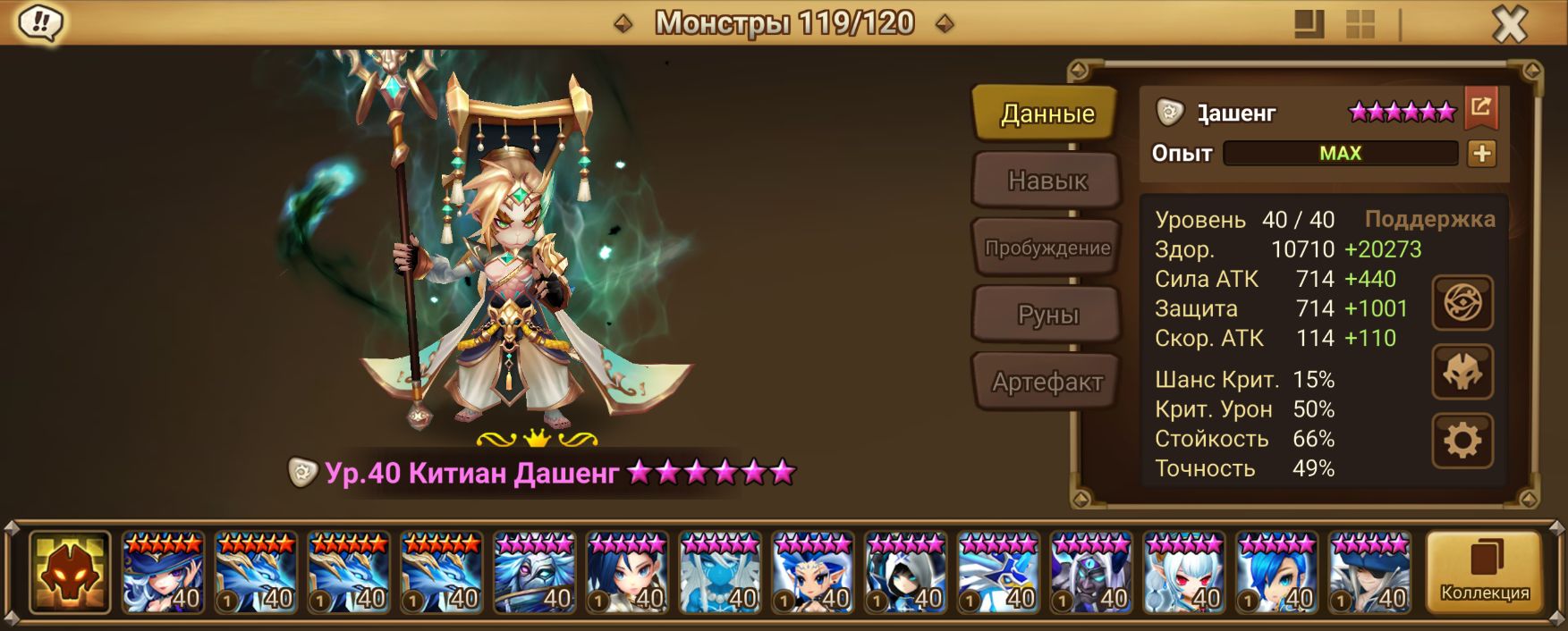Select the Пробуждение tab
The width and height of the screenshot is (1568, 631).
click(1047, 248)
